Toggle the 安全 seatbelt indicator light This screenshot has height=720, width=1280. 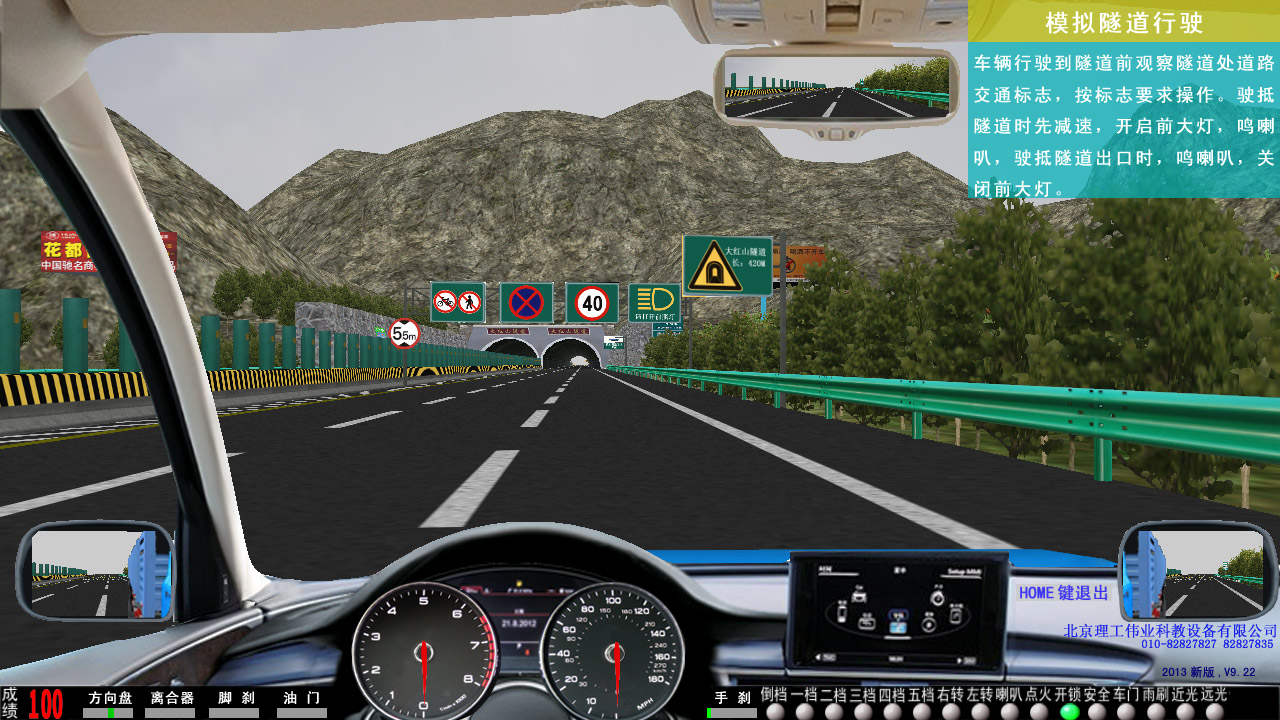point(1098,711)
